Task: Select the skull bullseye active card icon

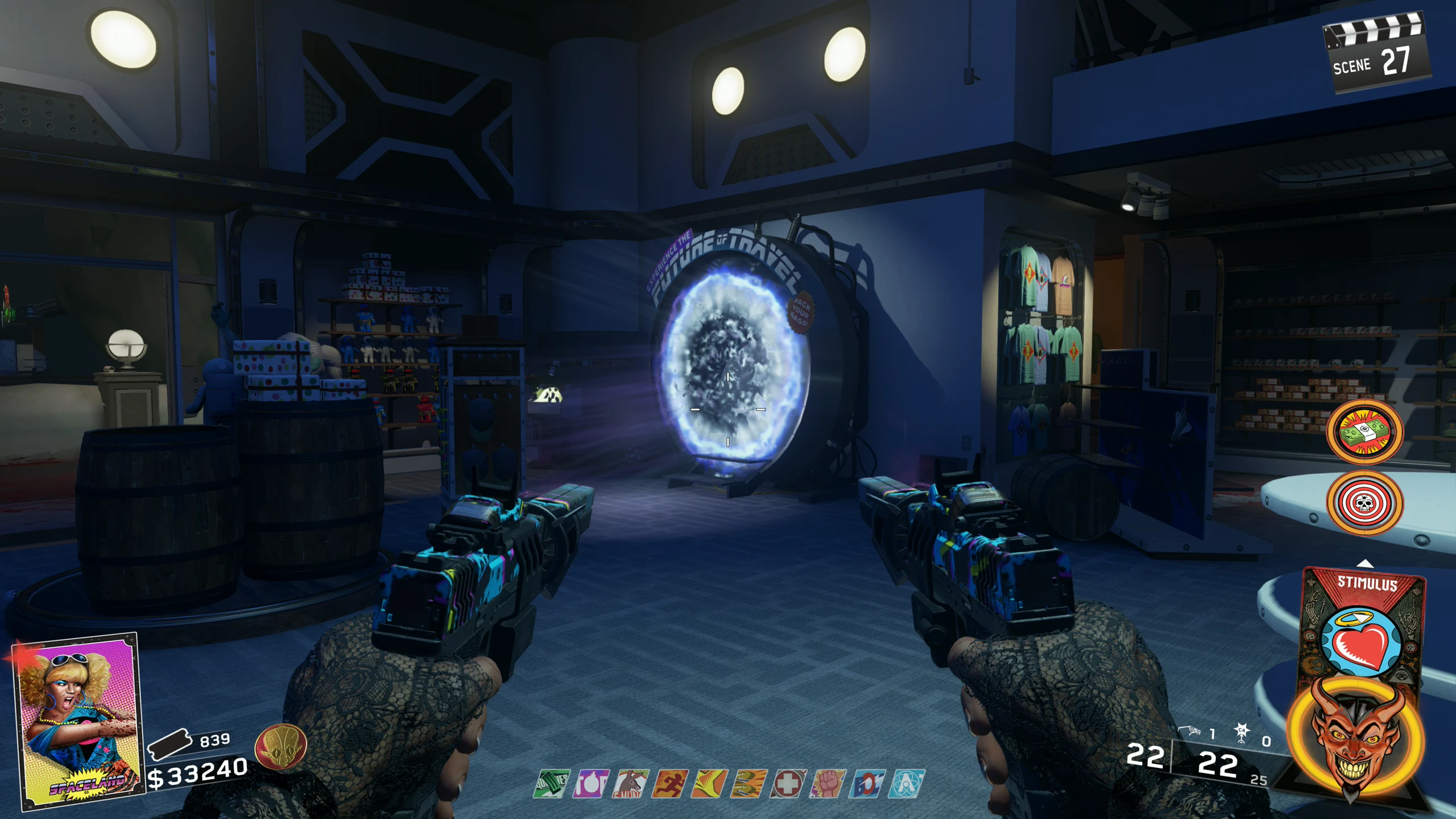Action: [1364, 502]
